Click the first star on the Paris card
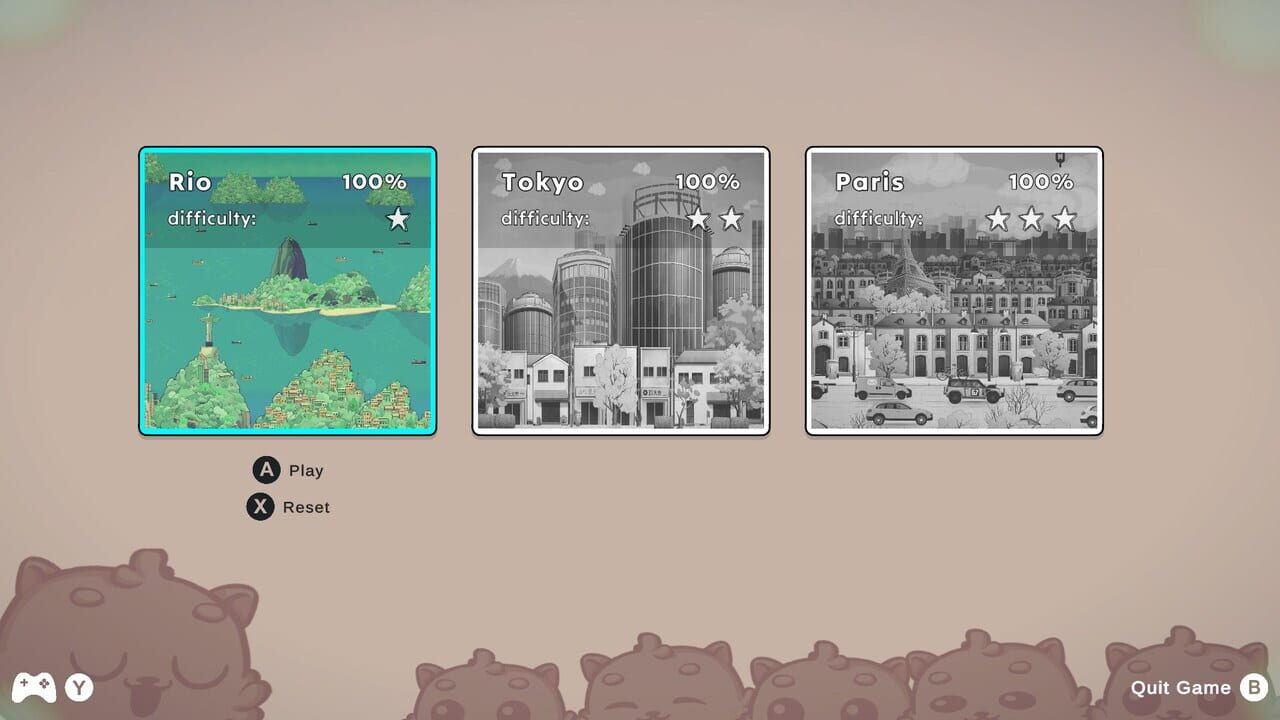This screenshot has height=720, width=1280. click(x=997, y=218)
